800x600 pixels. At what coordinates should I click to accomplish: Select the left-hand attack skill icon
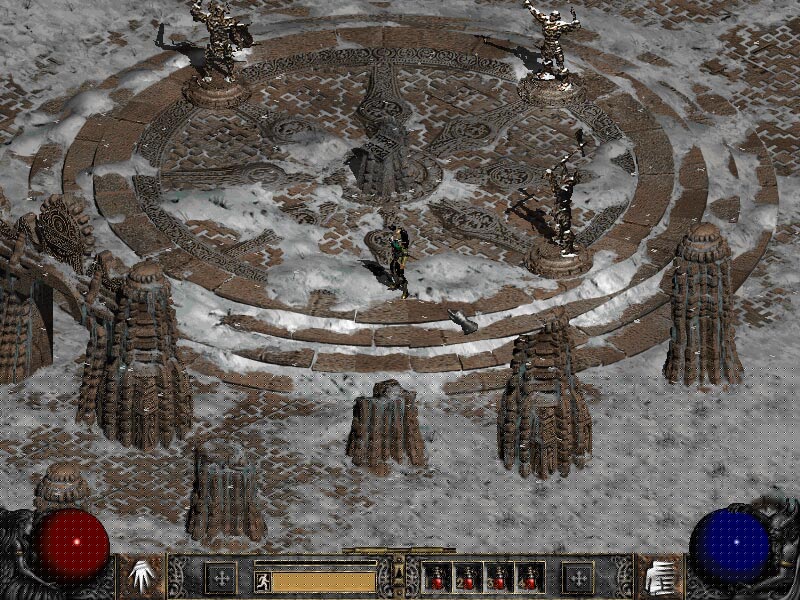tap(141, 577)
